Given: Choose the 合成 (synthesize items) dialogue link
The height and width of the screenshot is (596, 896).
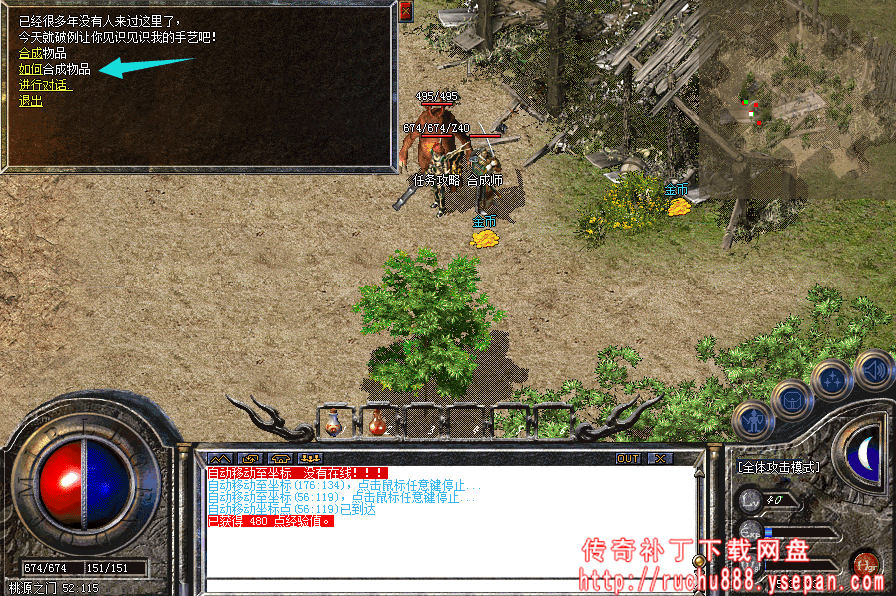Looking at the screenshot, I should pyautogui.click(x=30, y=53).
